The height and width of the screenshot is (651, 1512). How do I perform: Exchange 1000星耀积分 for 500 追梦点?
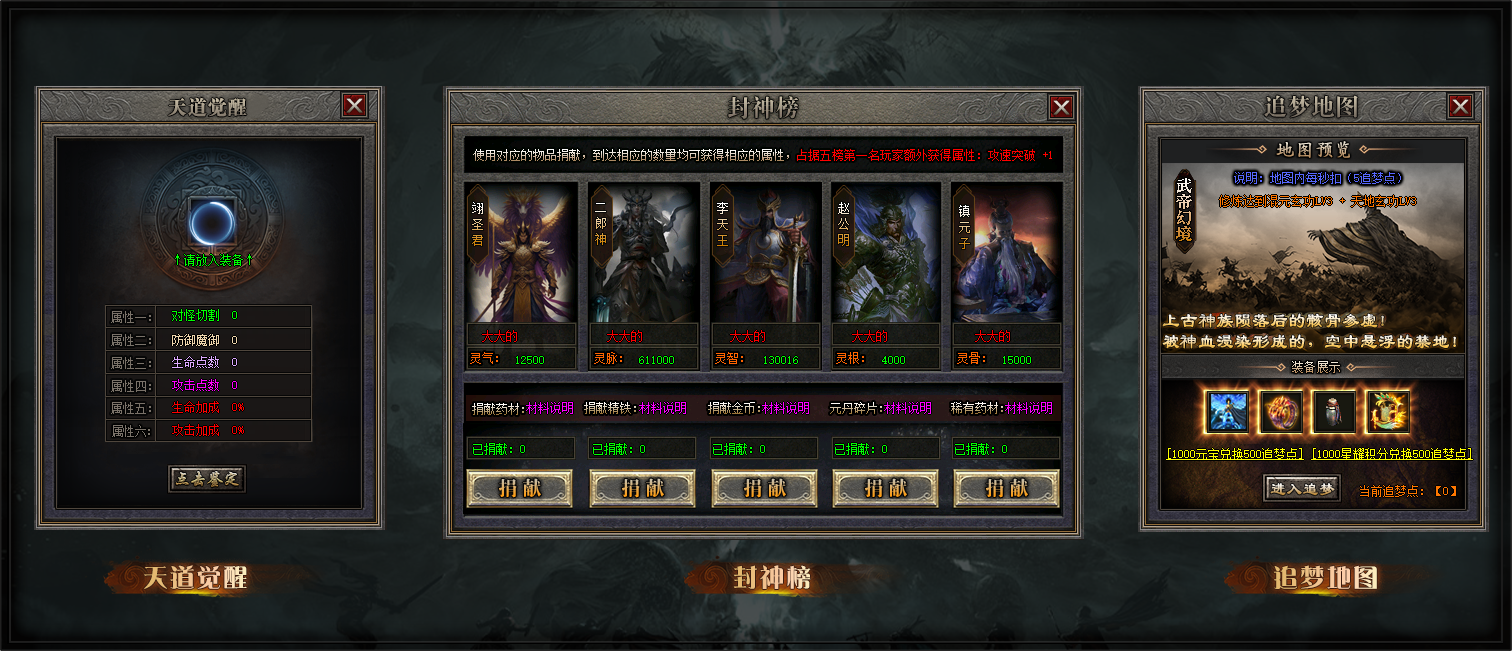[x=1391, y=453]
